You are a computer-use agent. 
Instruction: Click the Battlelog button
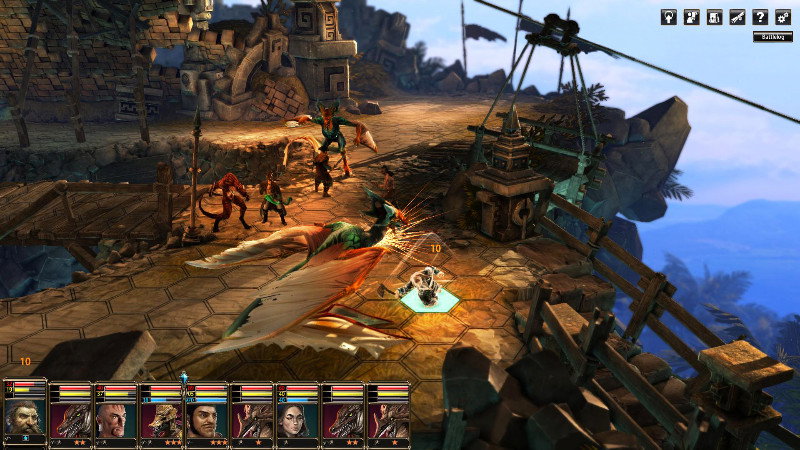[x=772, y=37]
